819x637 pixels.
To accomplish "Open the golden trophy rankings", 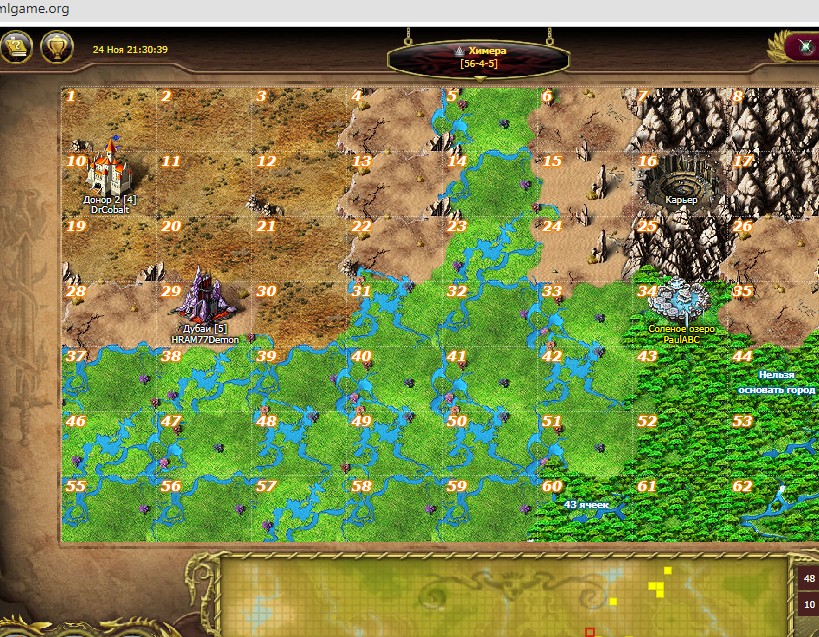I will click(58, 47).
